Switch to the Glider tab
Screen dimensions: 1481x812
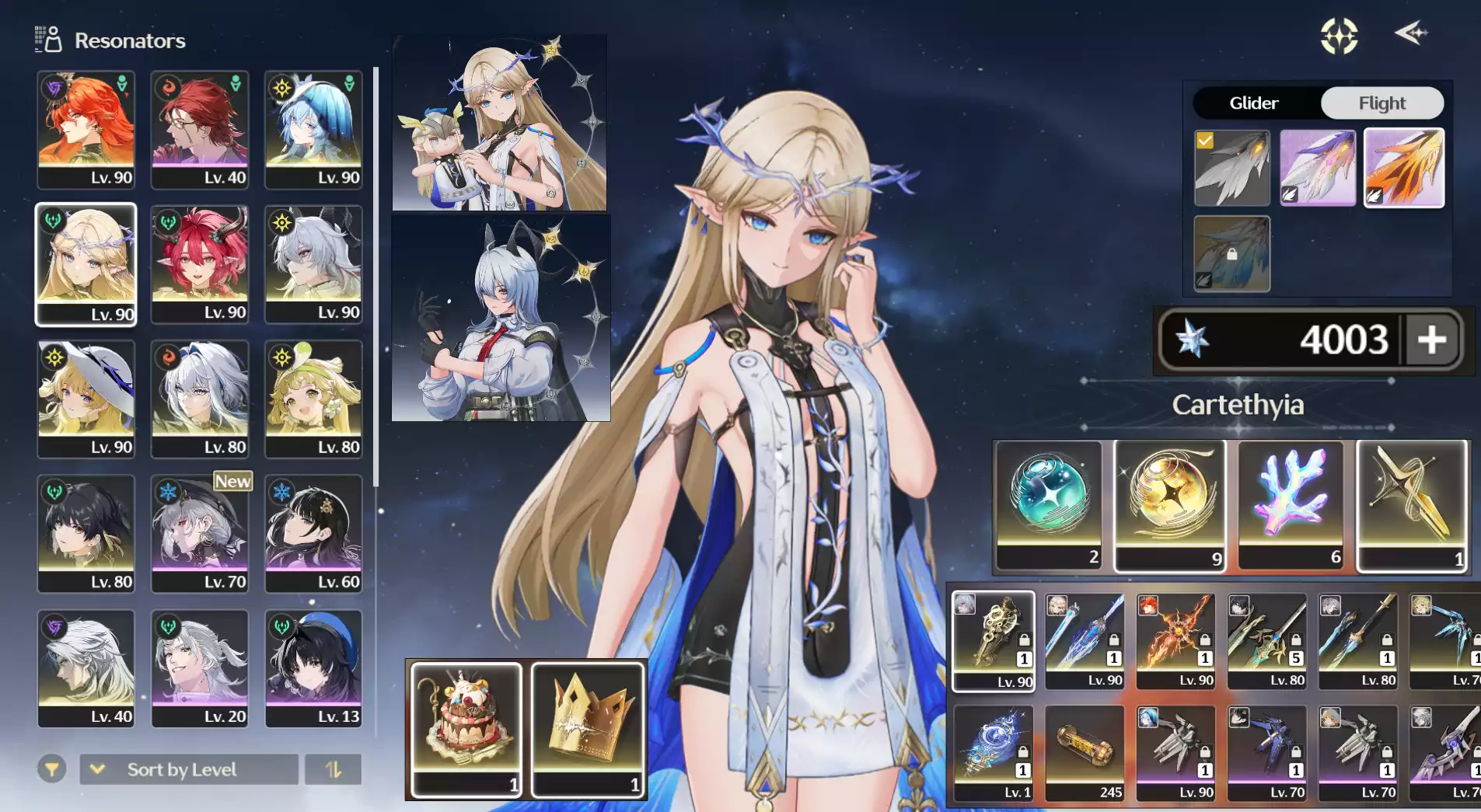[1253, 103]
